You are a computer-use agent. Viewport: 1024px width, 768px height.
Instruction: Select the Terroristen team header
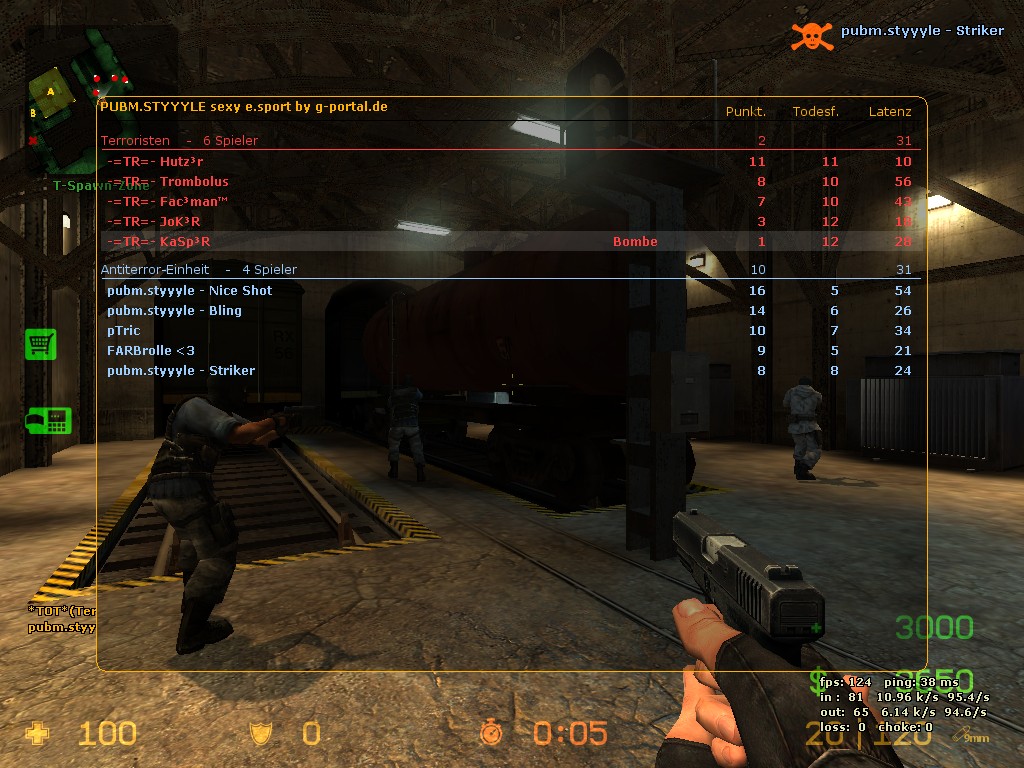click(x=179, y=141)
